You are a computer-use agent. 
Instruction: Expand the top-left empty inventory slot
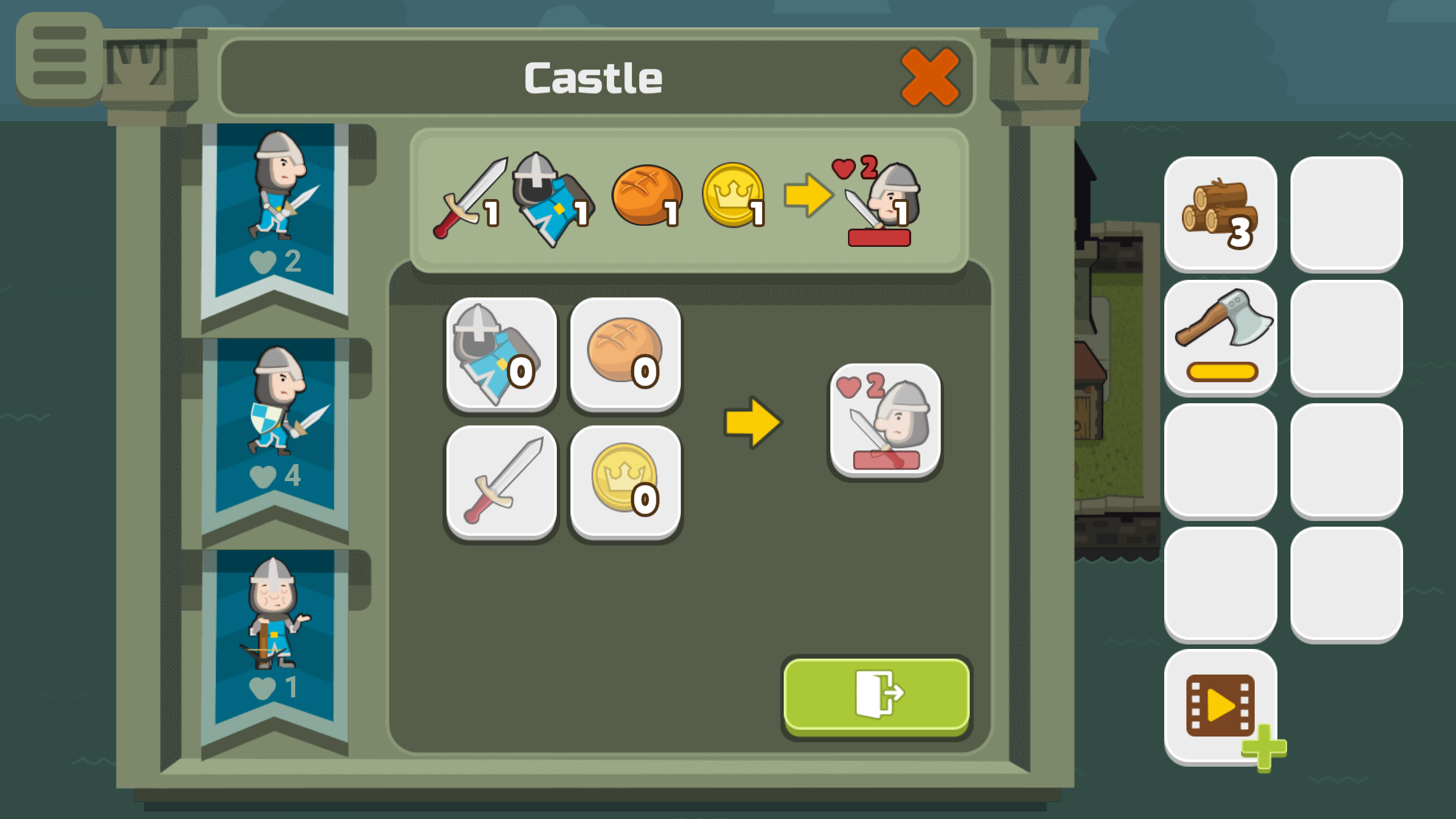pos(1348,212)
